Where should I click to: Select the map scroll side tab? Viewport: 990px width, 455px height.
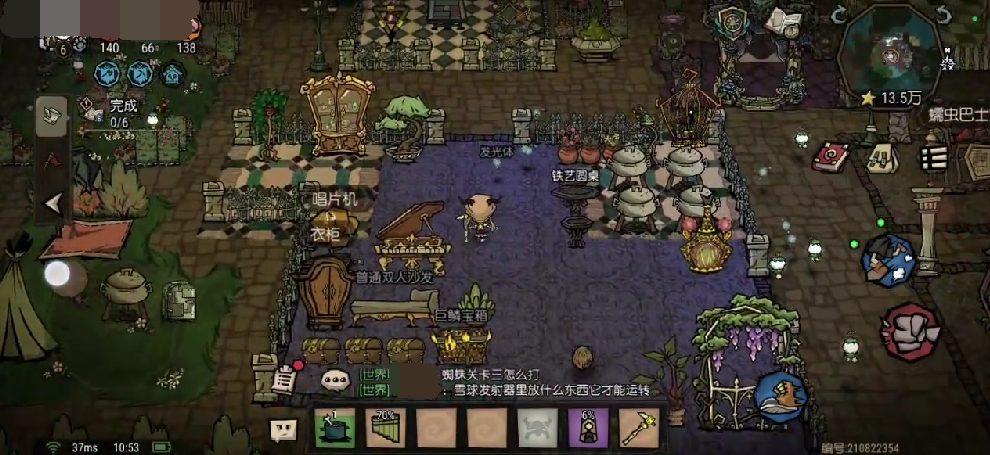(x=52, y=116)
